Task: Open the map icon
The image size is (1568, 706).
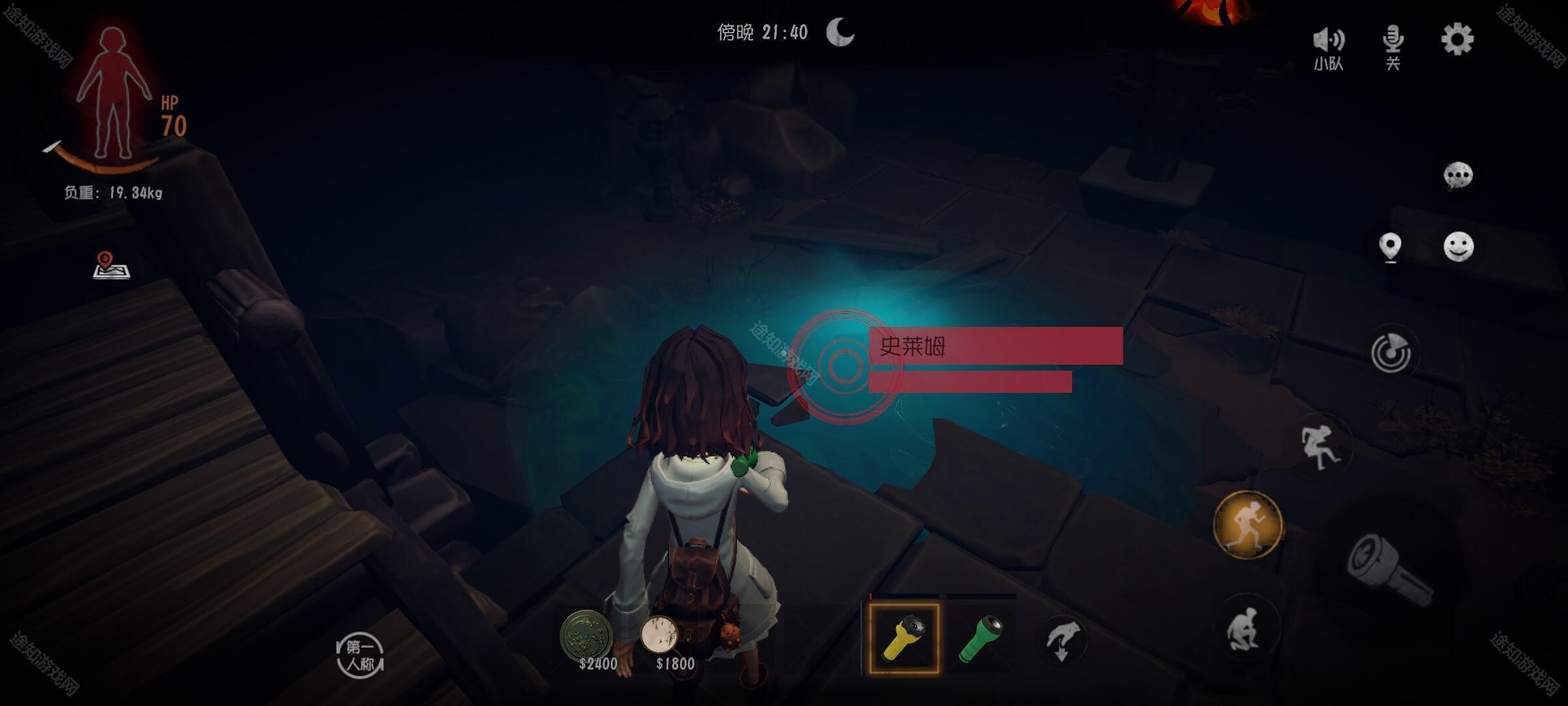Action: [x=111, y=265]
